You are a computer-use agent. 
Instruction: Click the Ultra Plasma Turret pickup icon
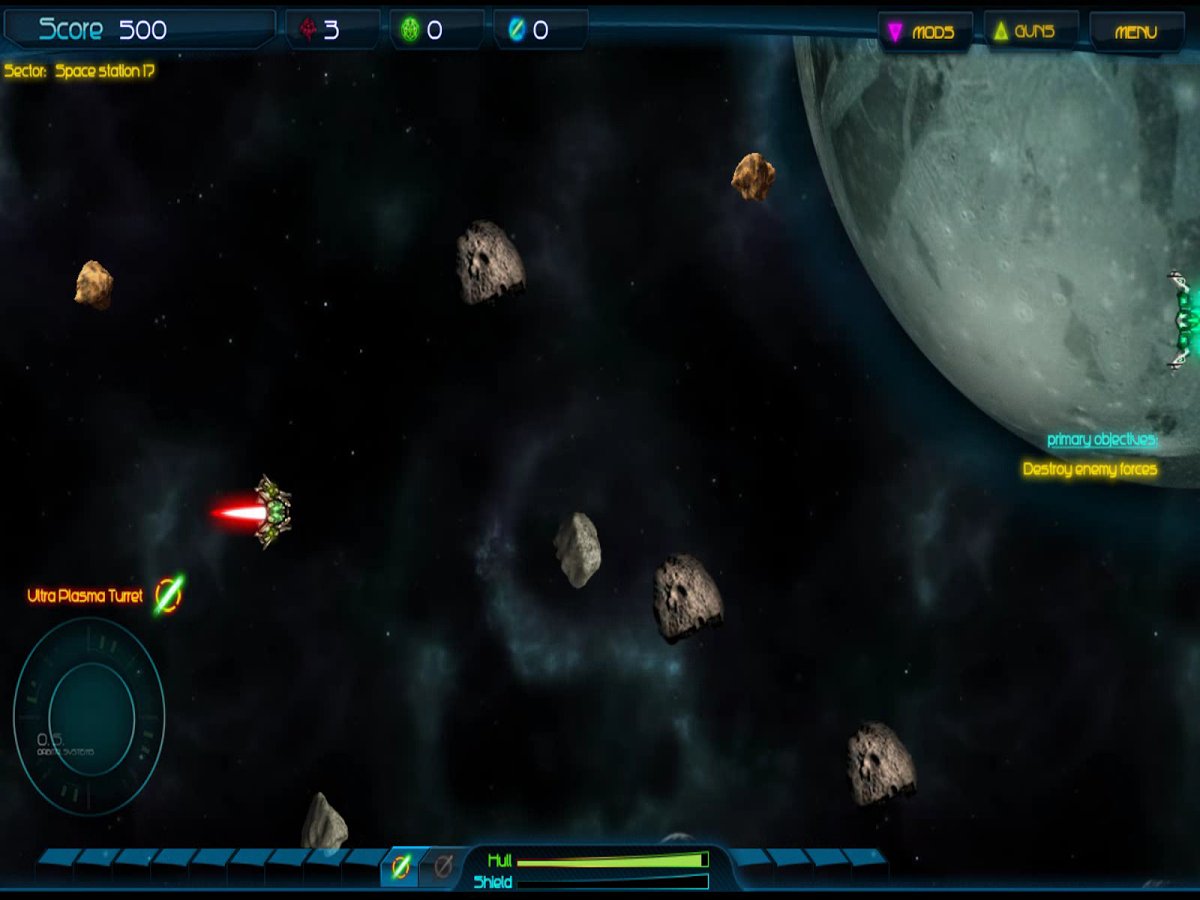168,595
